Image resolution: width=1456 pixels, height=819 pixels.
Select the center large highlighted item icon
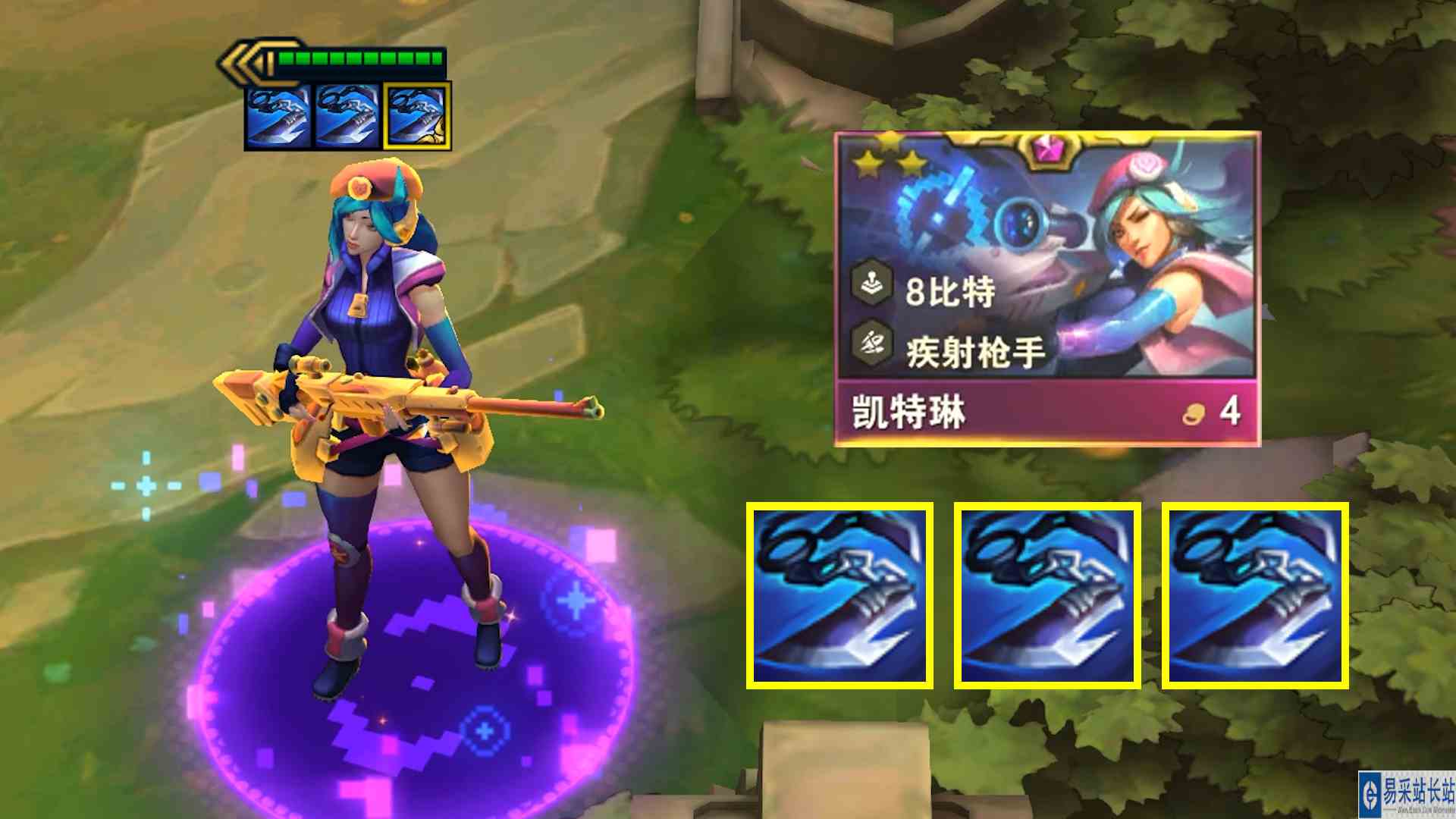1048,596
